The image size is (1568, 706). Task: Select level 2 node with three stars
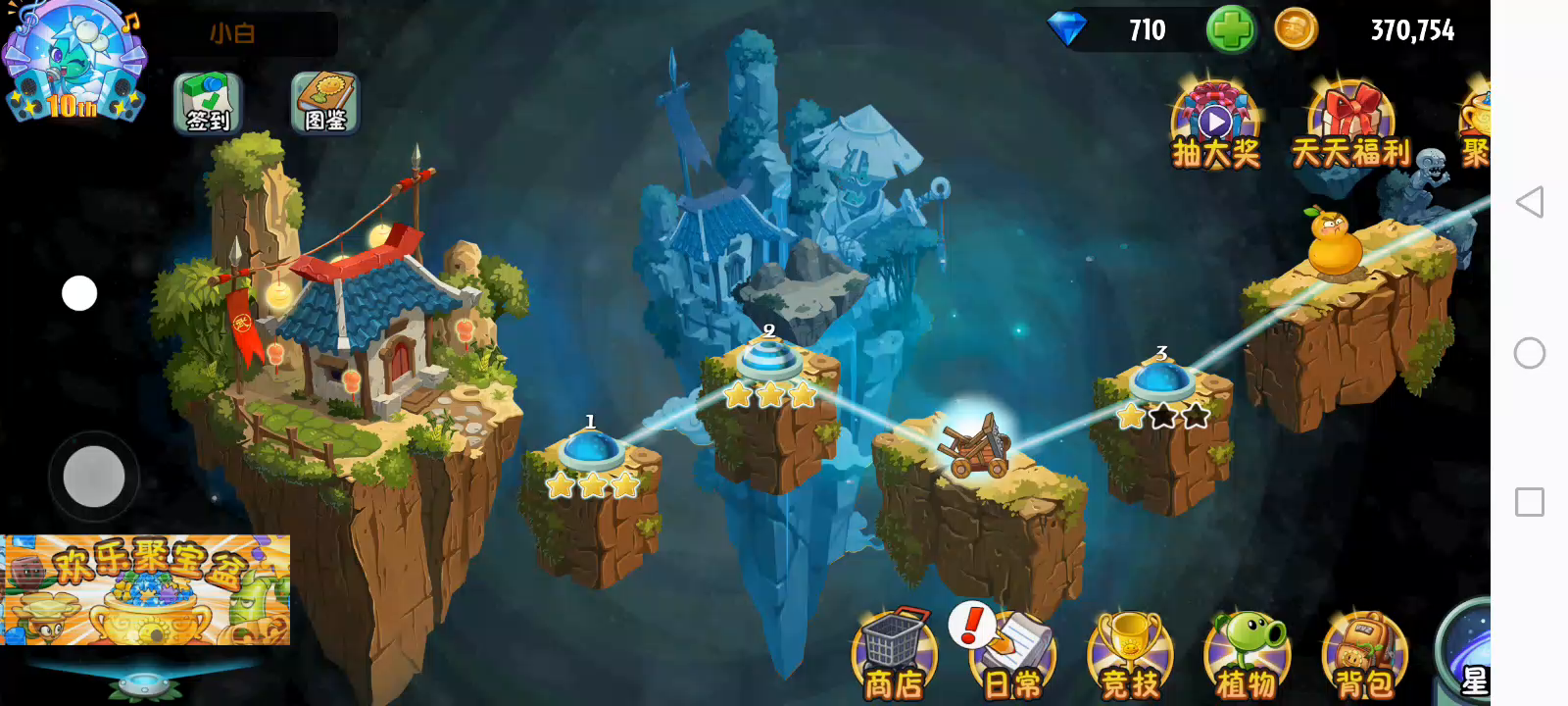tap(769, 361)
